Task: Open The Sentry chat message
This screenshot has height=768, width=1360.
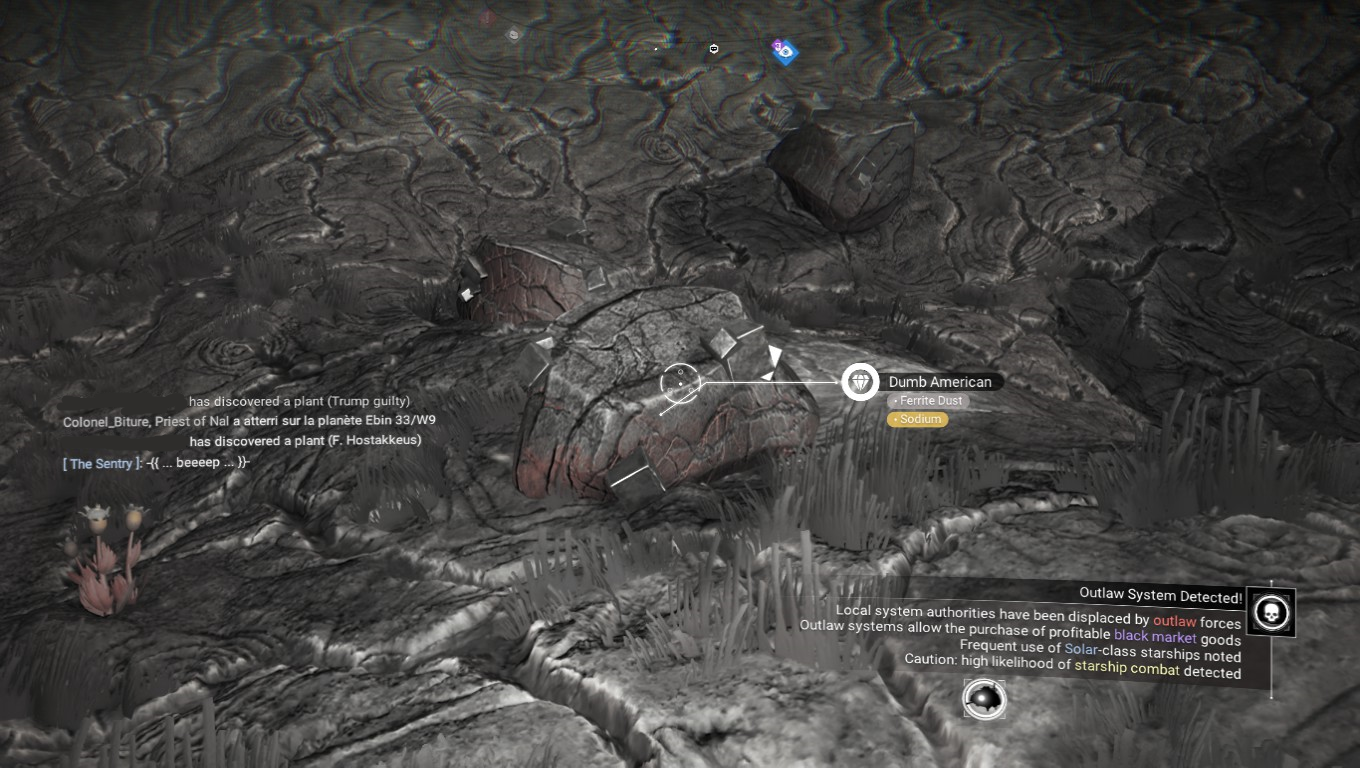Action: click(155, 463)
